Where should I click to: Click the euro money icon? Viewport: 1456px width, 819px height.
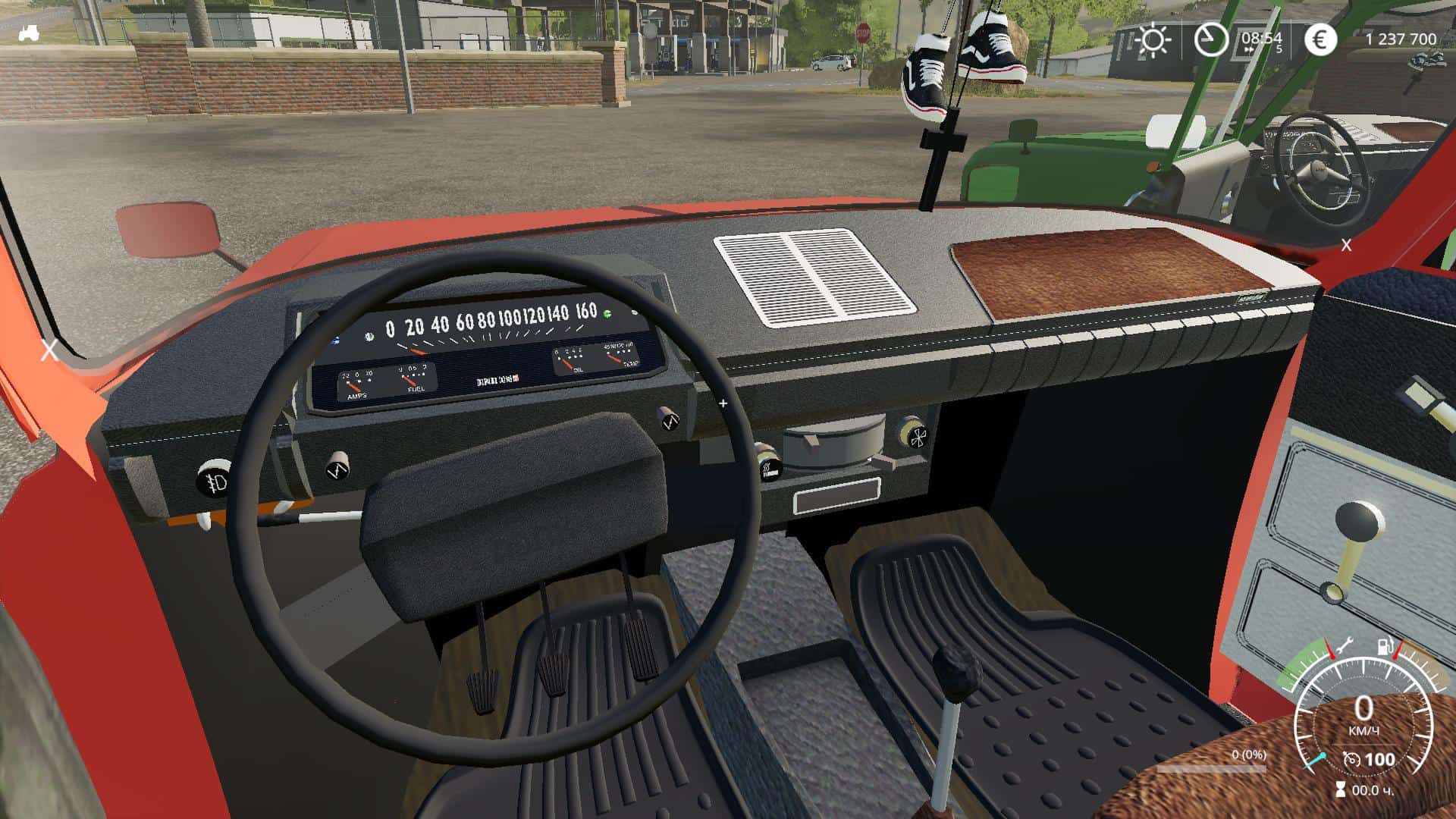click(x=1320, y=39)
